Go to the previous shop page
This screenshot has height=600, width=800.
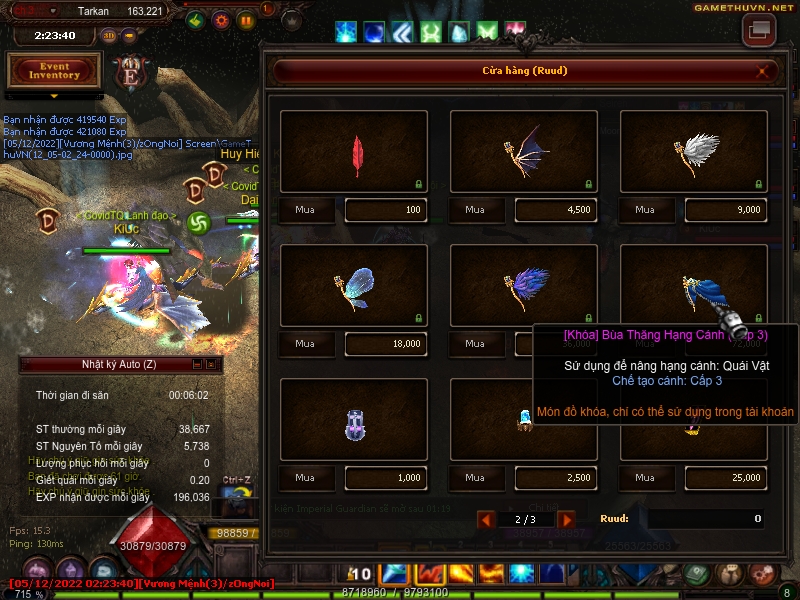click(486, 519)
